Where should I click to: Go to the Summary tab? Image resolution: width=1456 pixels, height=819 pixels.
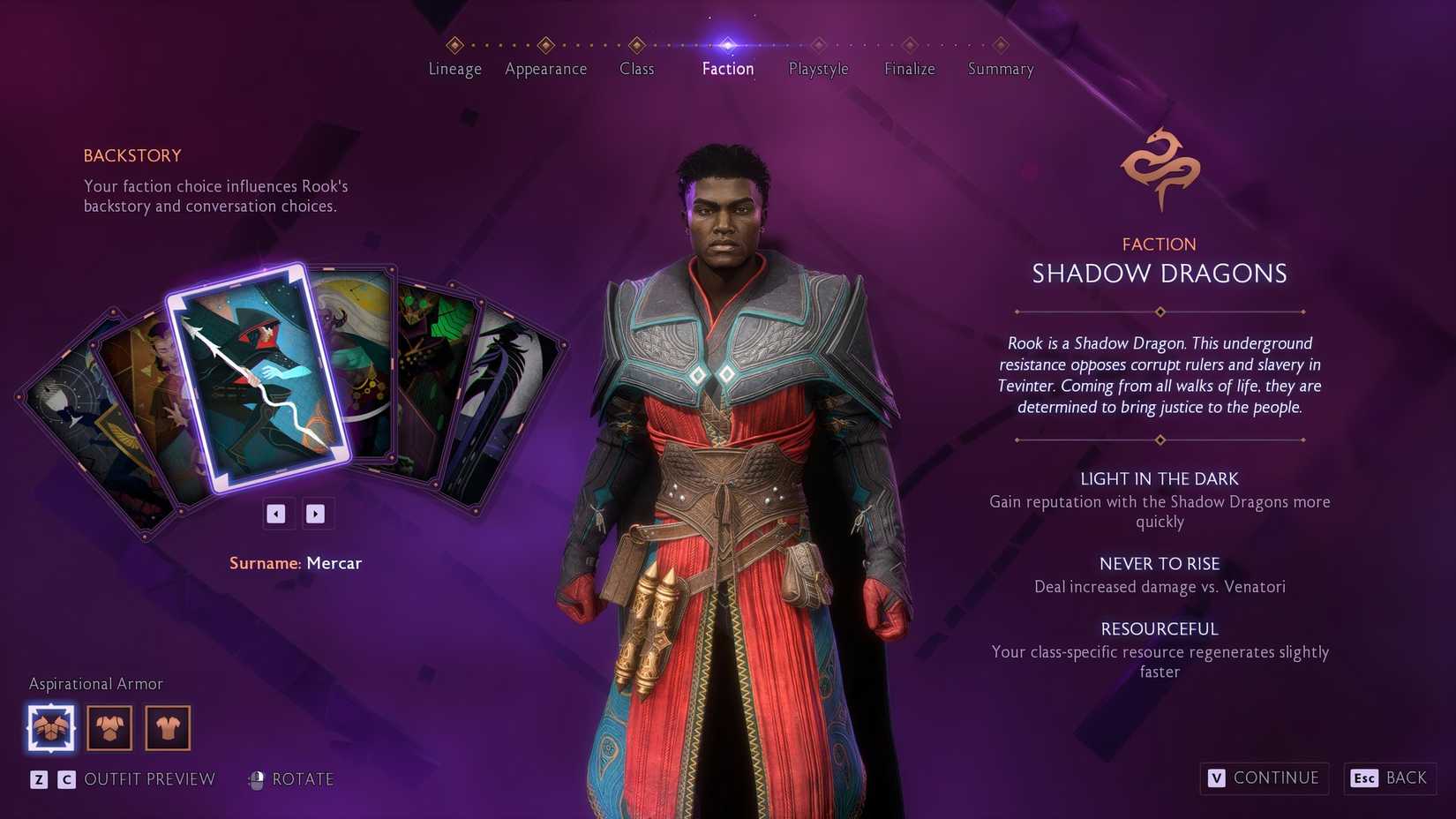click(x=1000, y=69)
